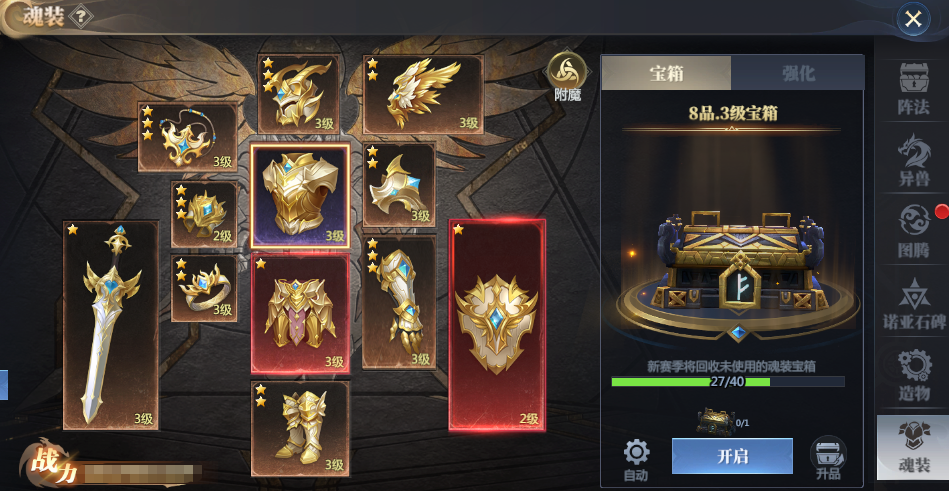Pick the golden boots slot
949x491 pixels.
299,427
